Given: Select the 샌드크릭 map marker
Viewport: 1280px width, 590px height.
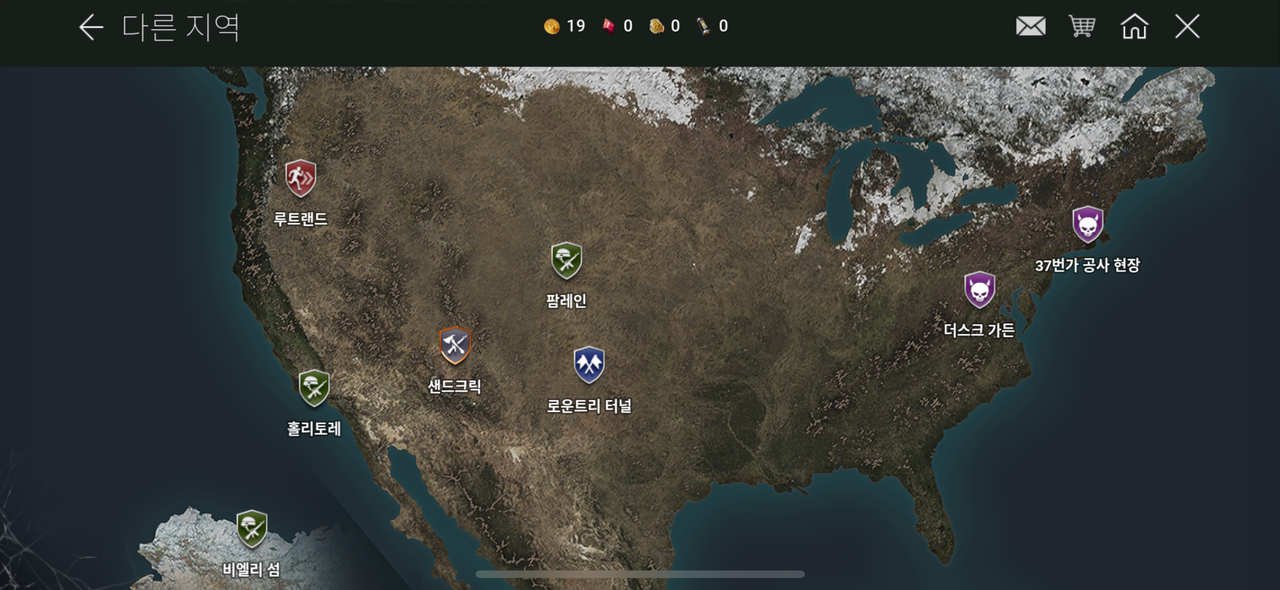Looking at the screenshot, I should (455, 346).
